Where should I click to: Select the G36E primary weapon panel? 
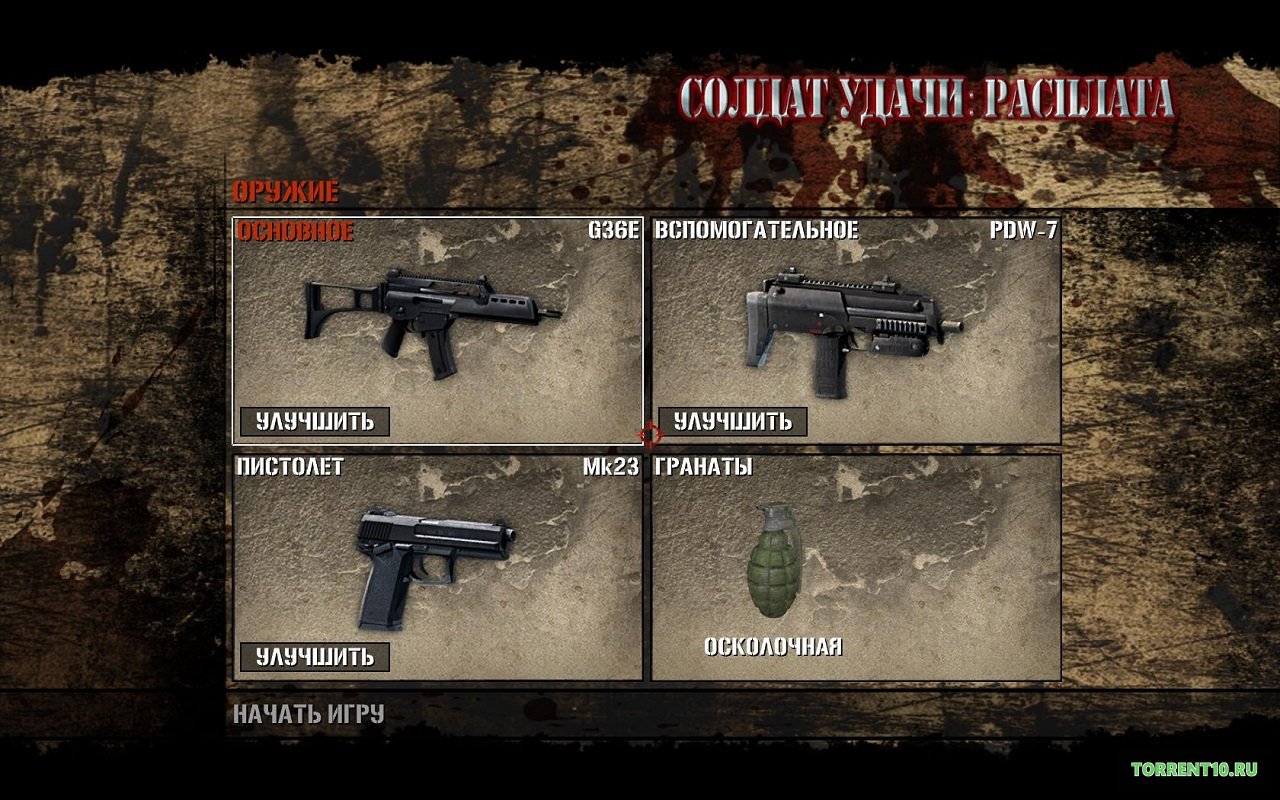pos(437,320)
